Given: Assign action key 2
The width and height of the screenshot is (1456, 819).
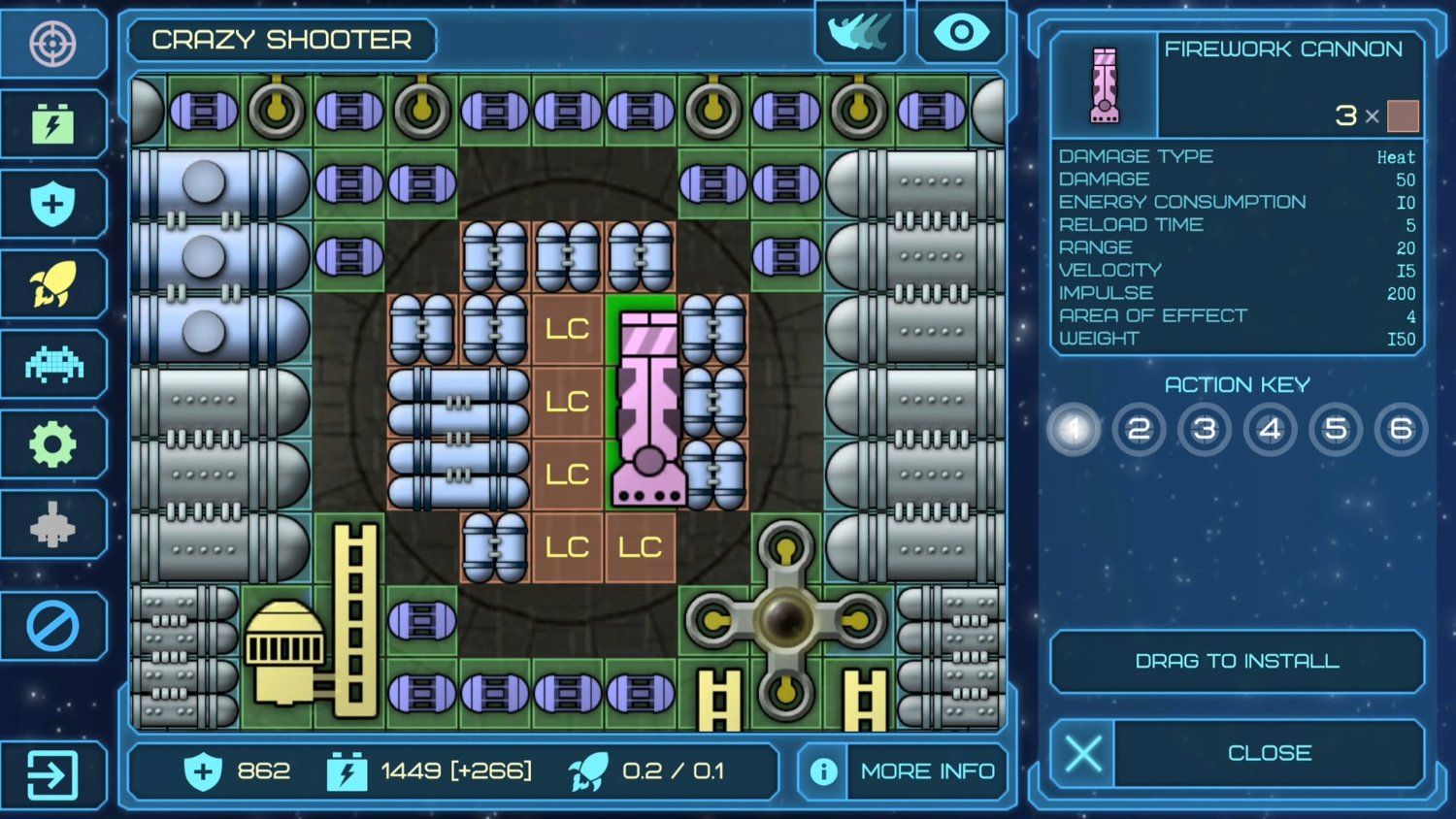Looking at the screenshot, I should [1139, 429].
